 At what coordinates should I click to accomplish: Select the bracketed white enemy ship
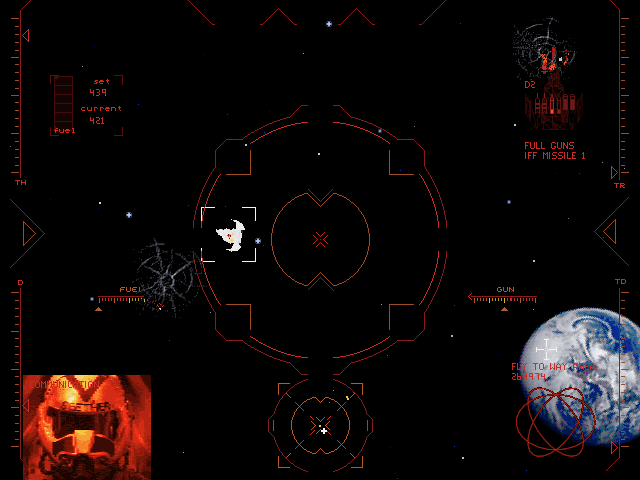(x=230, y=235)
